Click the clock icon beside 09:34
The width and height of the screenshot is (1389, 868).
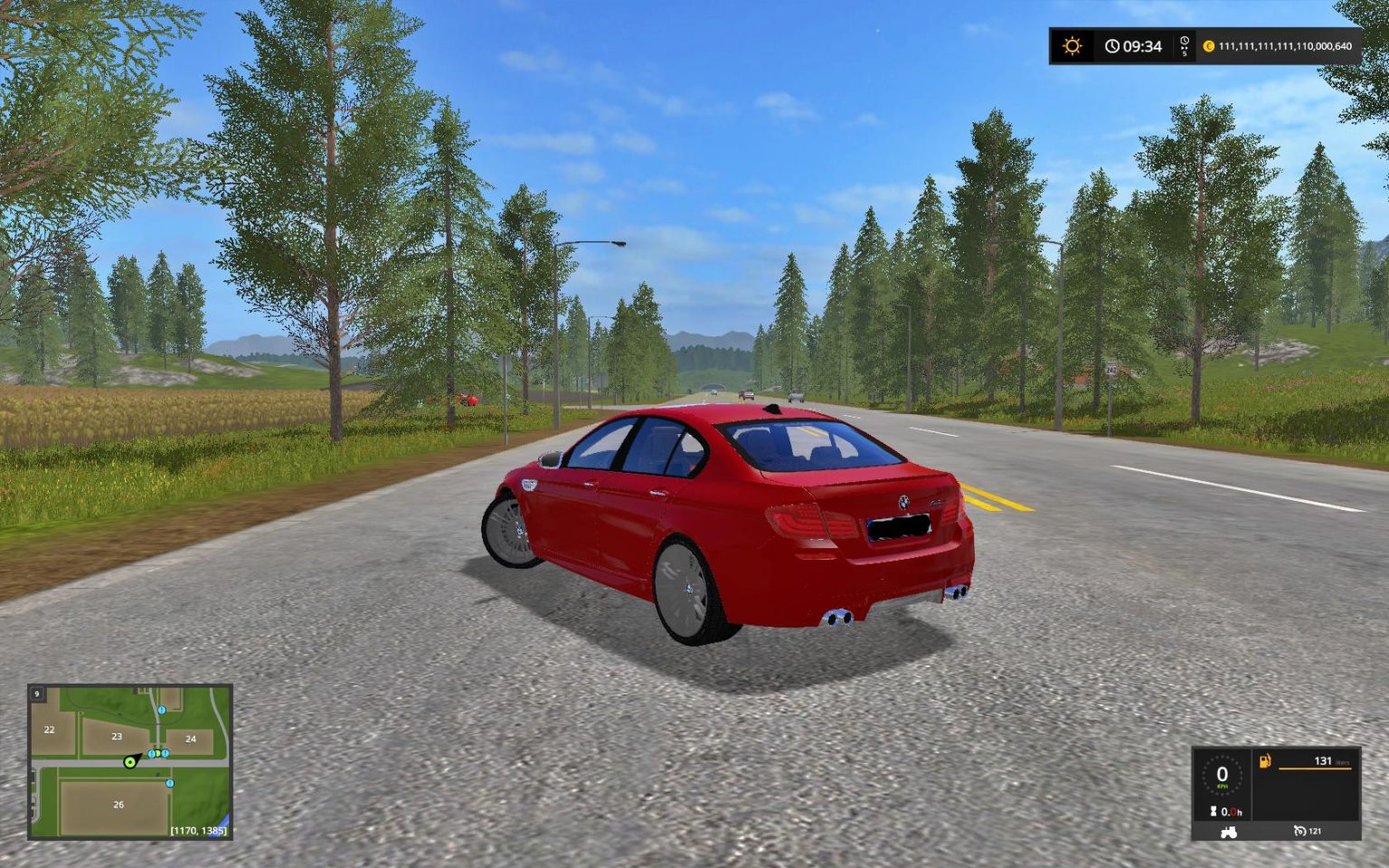(1112, 46)
